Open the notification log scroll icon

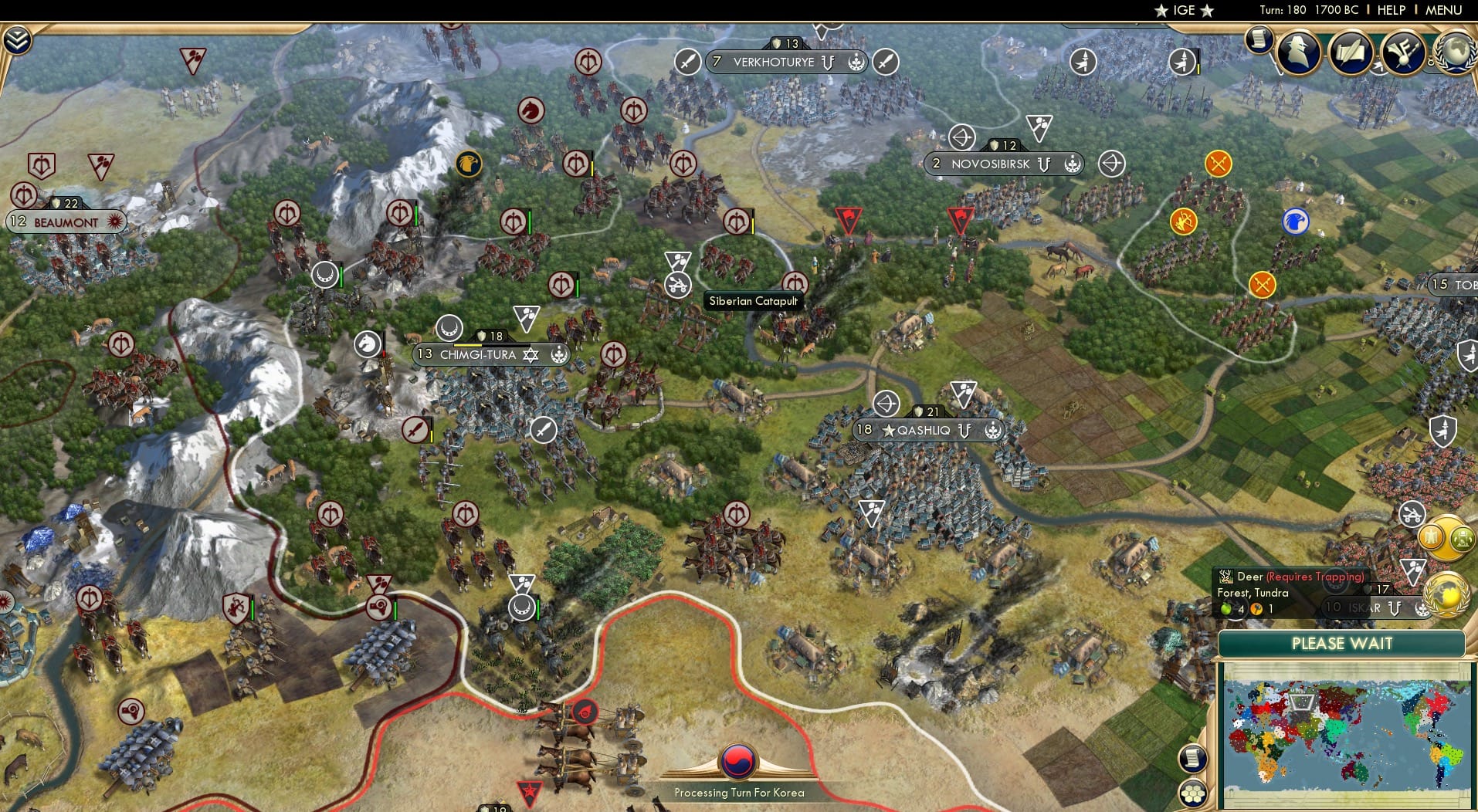[1260, 39]
